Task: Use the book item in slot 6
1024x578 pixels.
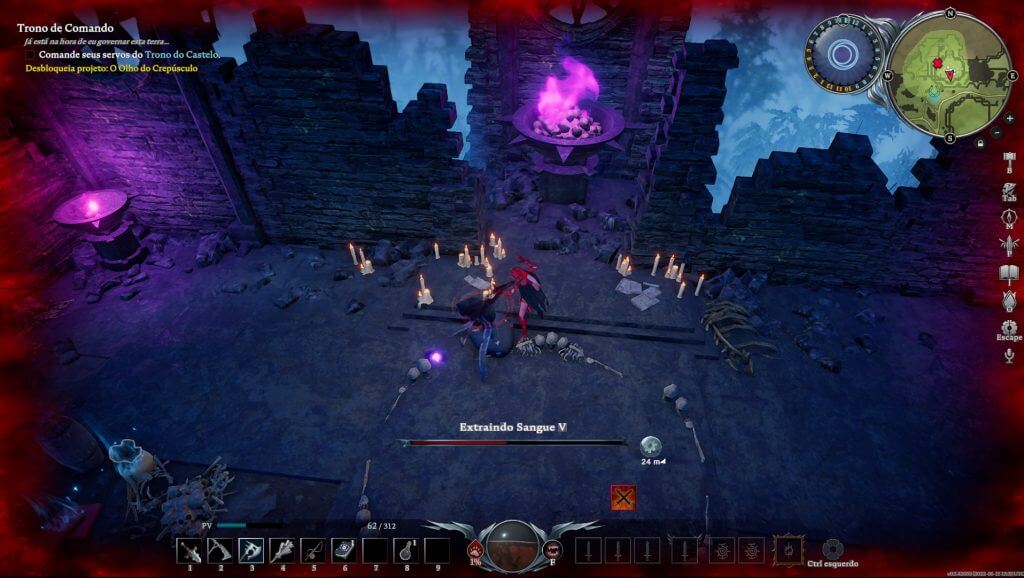Action: pos(344,551)
